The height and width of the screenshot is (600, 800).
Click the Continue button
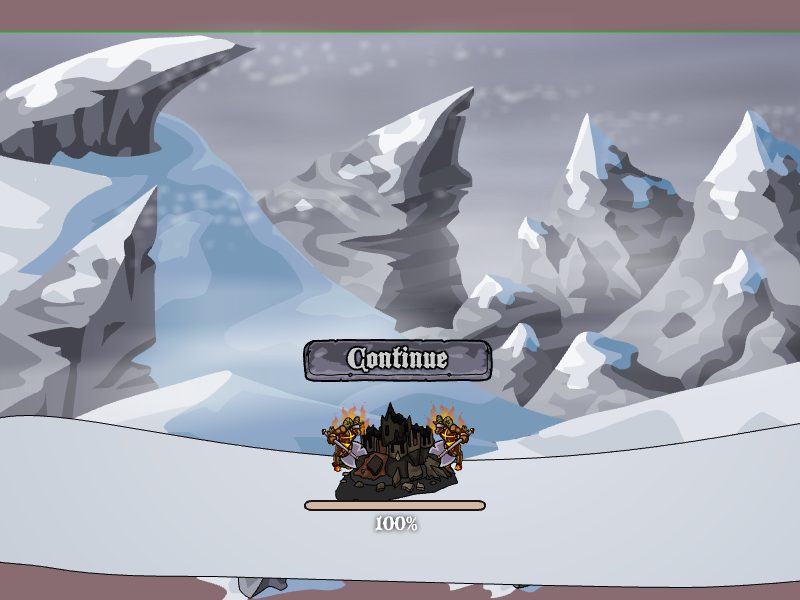(397, 360)
